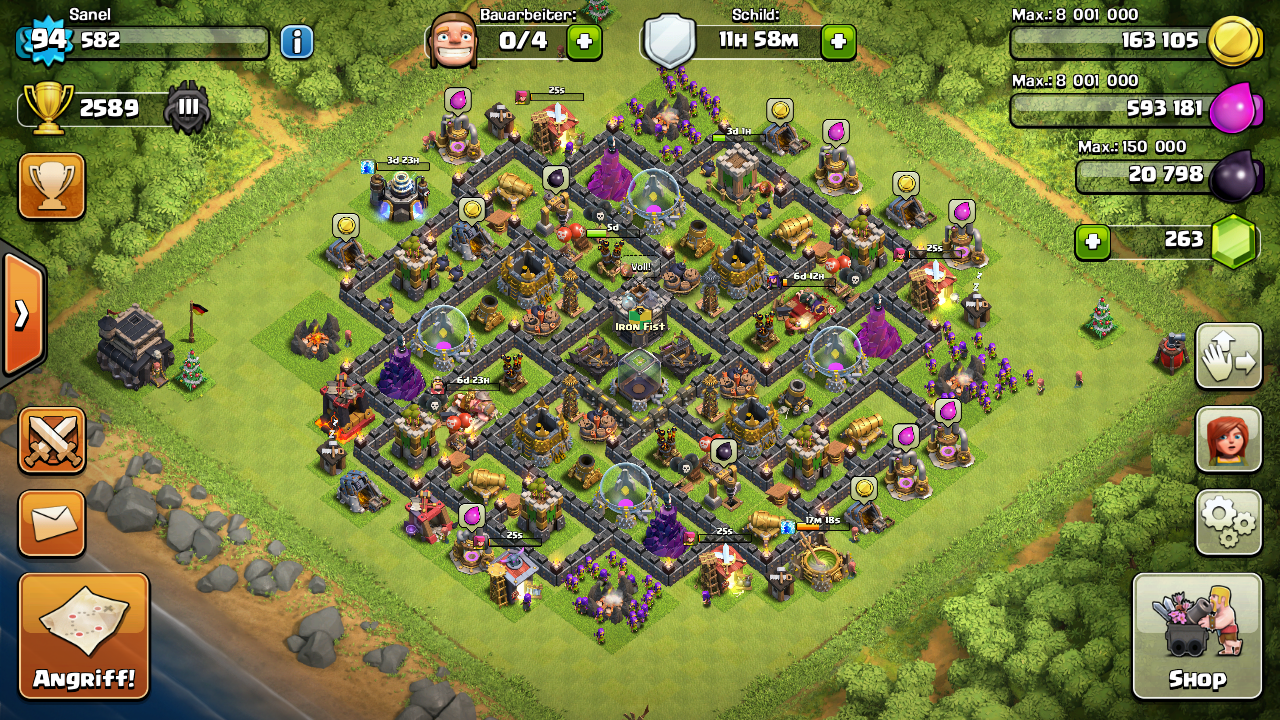
Task: Open the Shop
Action: click(x=1197, y=636)
